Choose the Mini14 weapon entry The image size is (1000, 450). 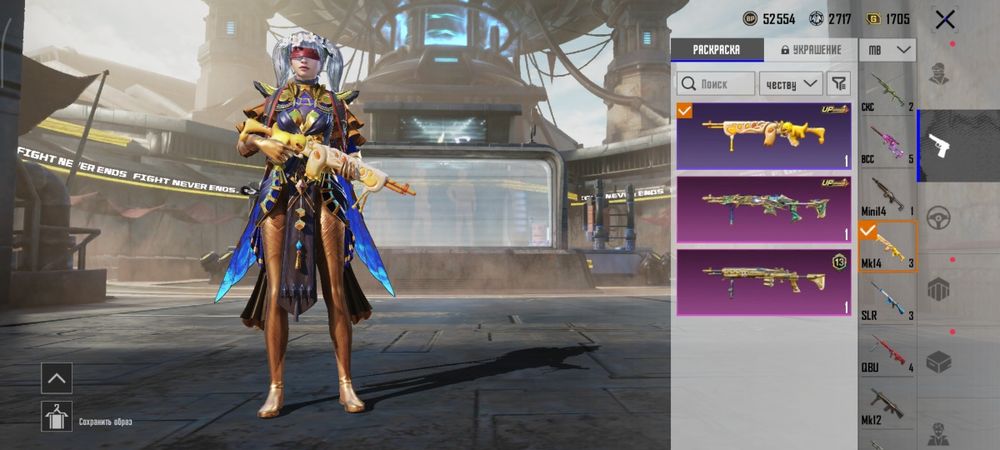[x=887, y=196]
